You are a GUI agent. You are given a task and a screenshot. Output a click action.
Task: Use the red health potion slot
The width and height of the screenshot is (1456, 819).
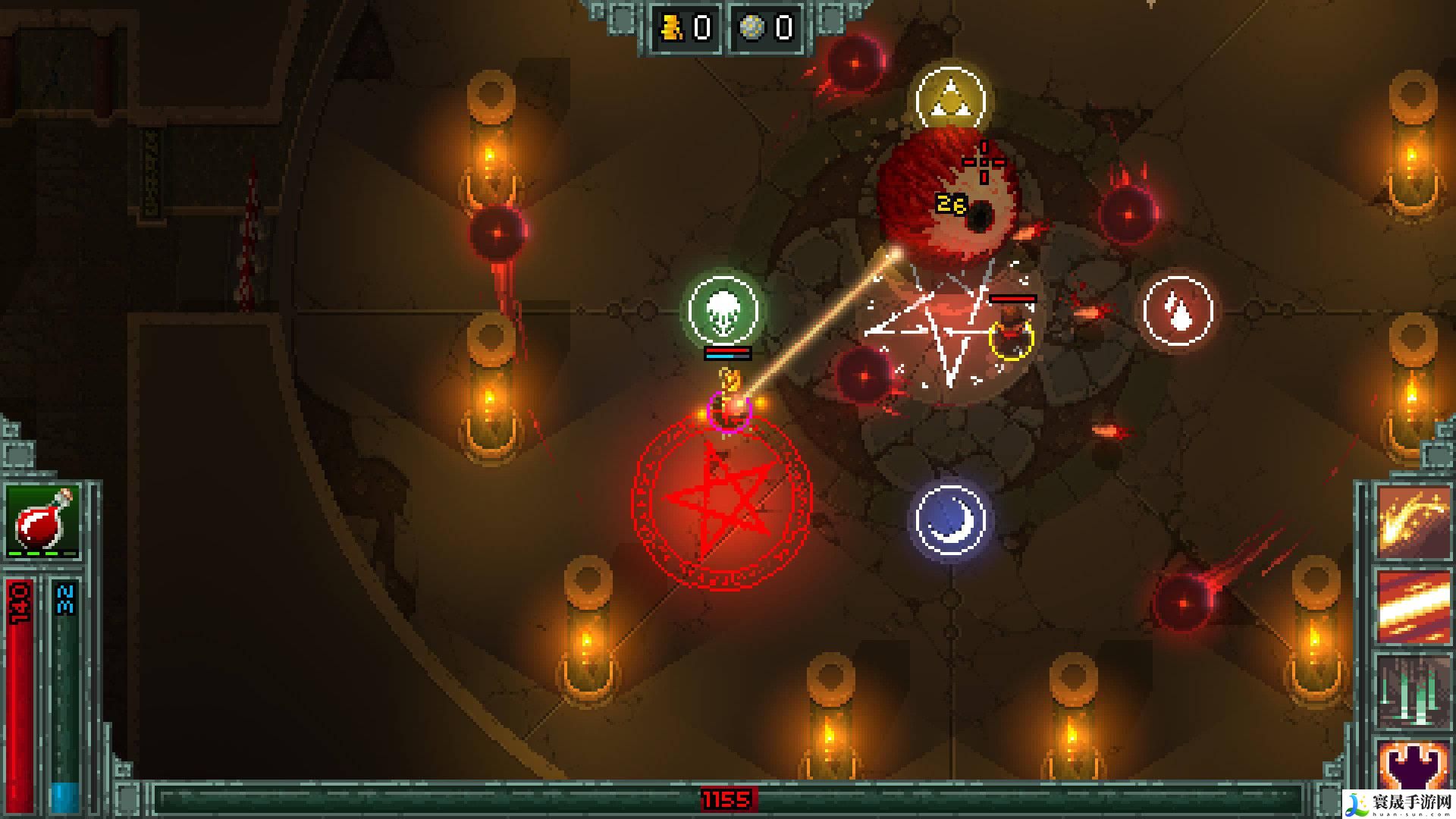coord(43,521)
